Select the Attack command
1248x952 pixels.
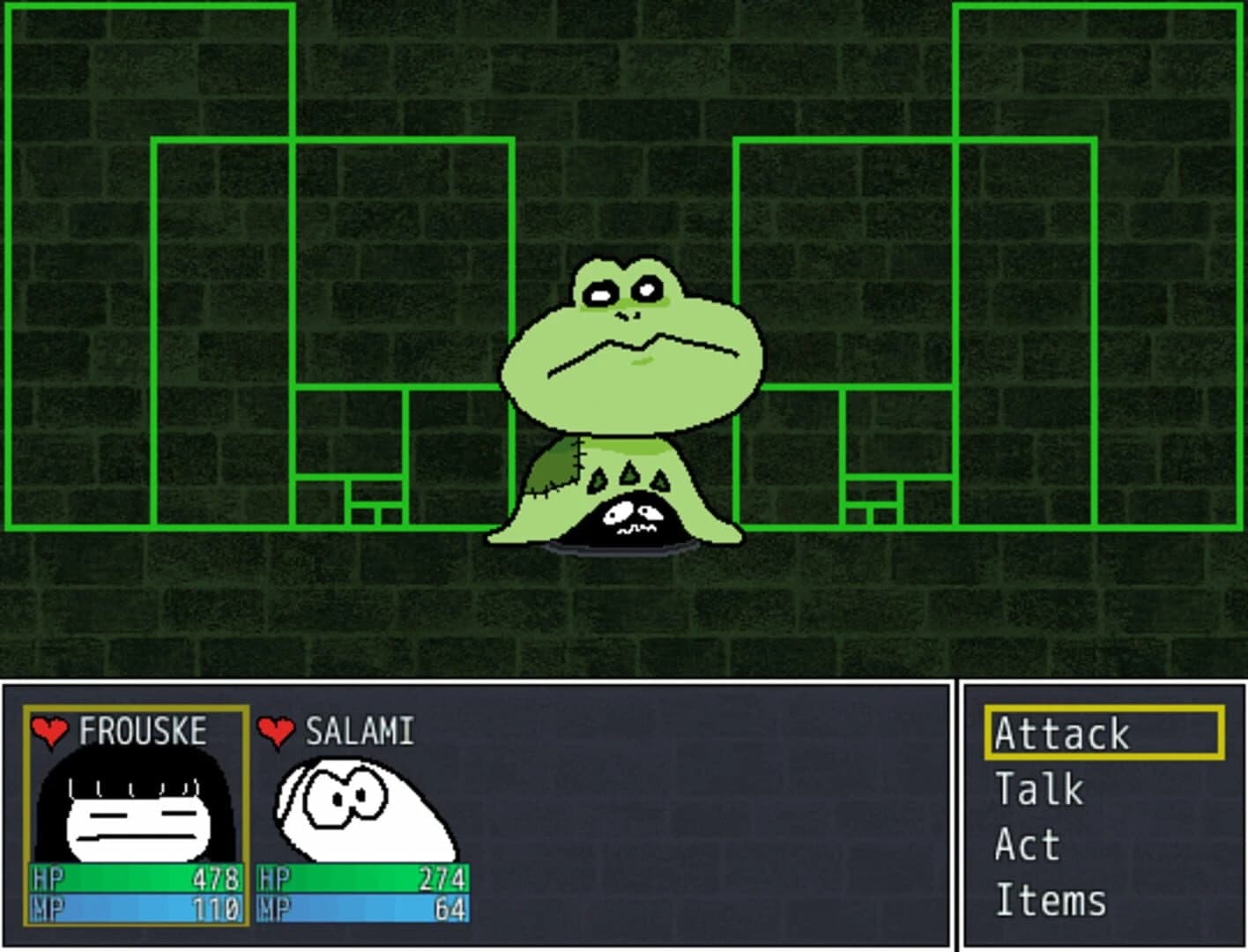(x=1060, y=732)
